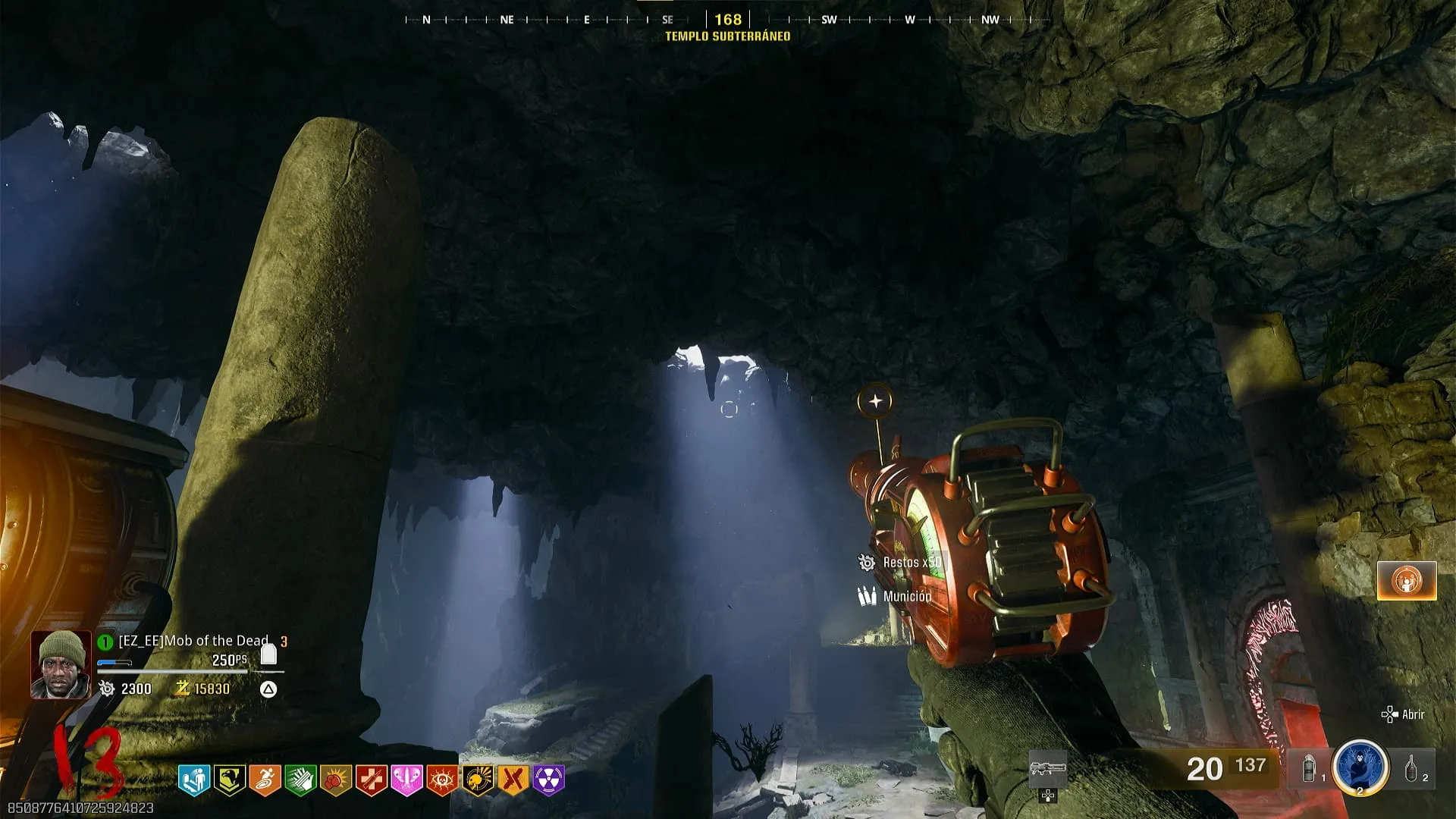Click the equipped launcher weapon icon
Image resolution: width=1456 pixels, height=819 pixels.
pos(1048,769)
